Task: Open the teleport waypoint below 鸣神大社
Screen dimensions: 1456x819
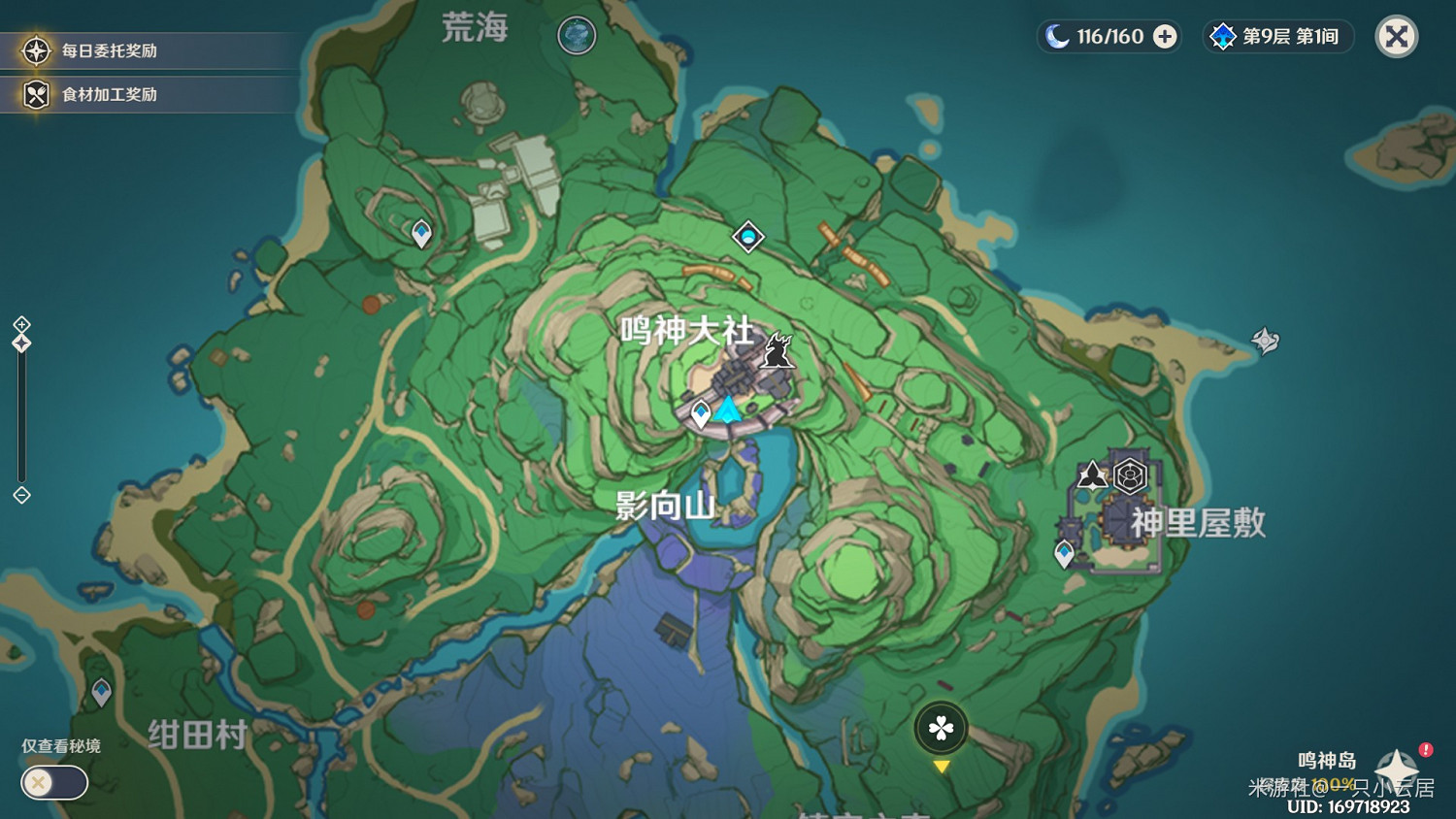Action: [699, 411]
